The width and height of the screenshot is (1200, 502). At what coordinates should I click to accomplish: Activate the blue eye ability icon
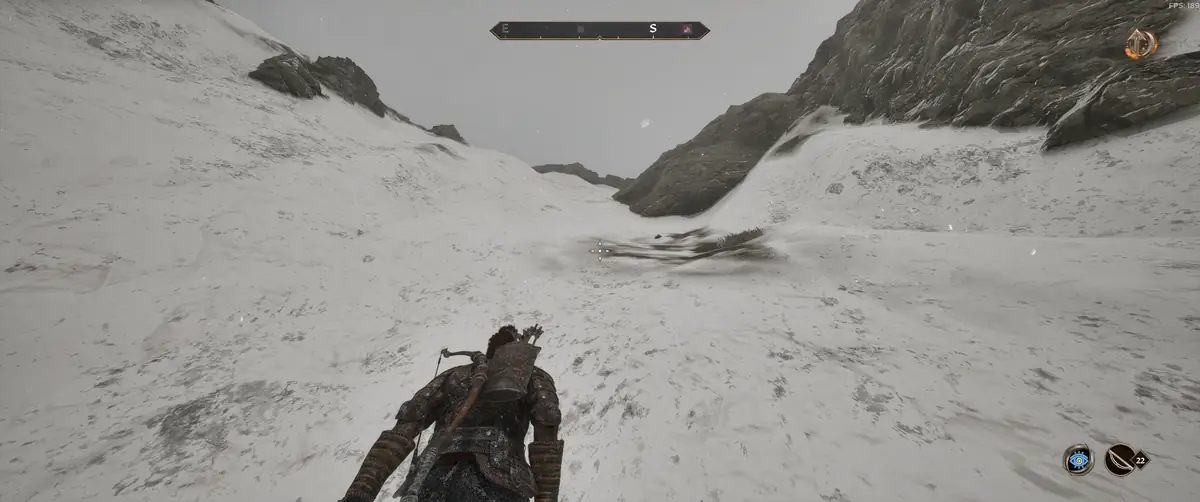click(1078, 459)
